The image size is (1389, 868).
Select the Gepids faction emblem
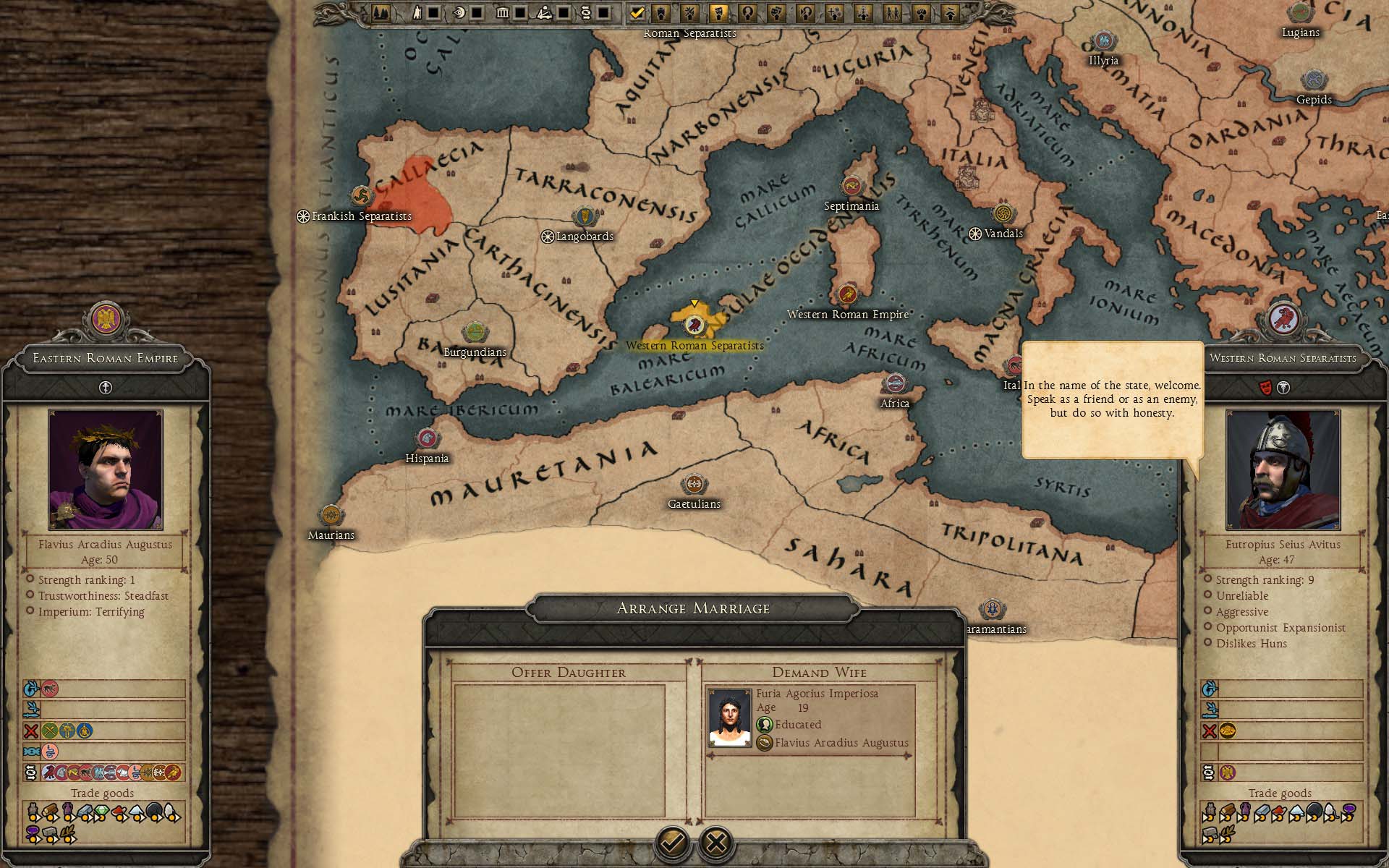(x=1313, y=80)
